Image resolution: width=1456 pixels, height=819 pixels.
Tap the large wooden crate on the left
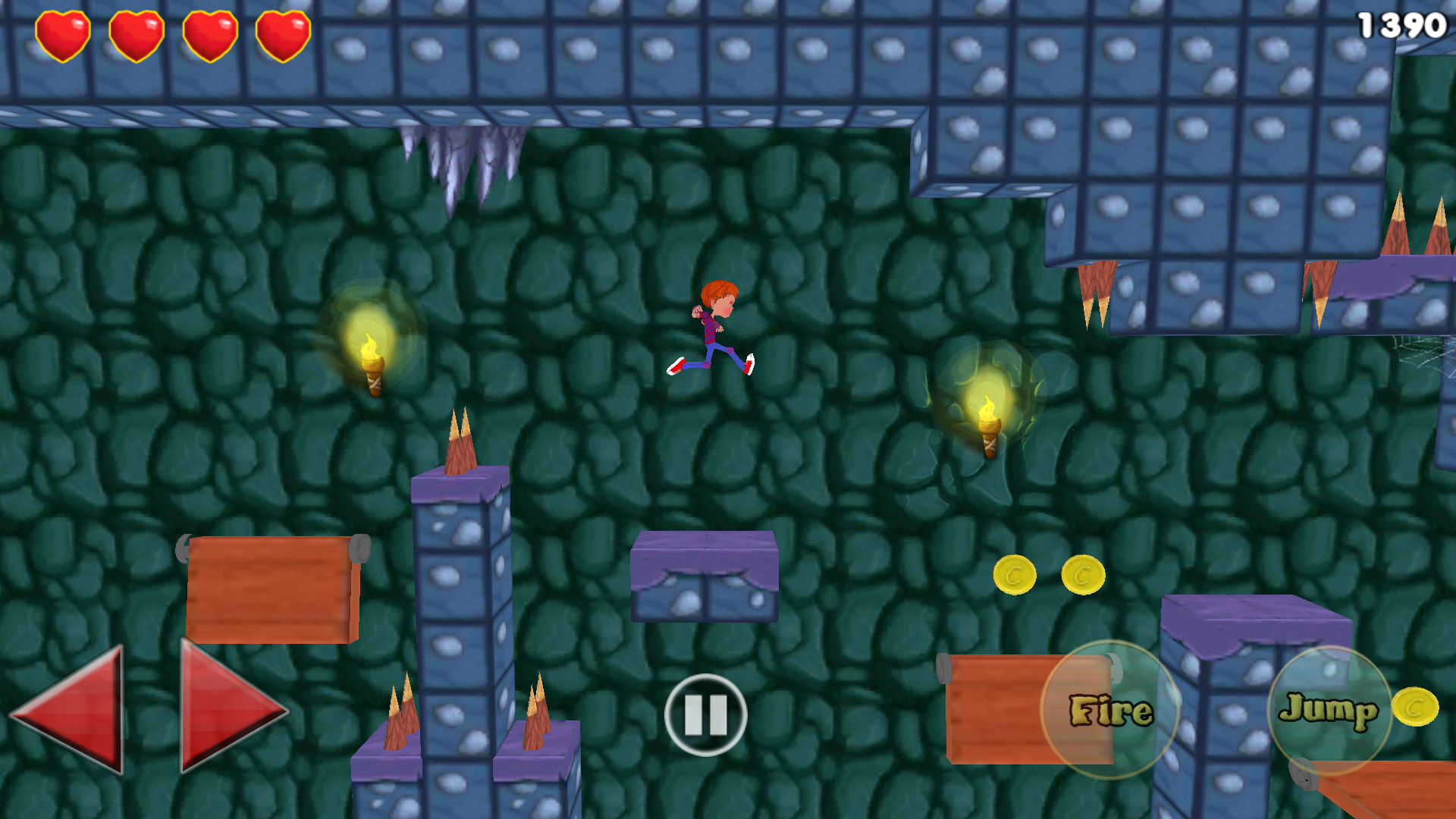pos(269,591)
